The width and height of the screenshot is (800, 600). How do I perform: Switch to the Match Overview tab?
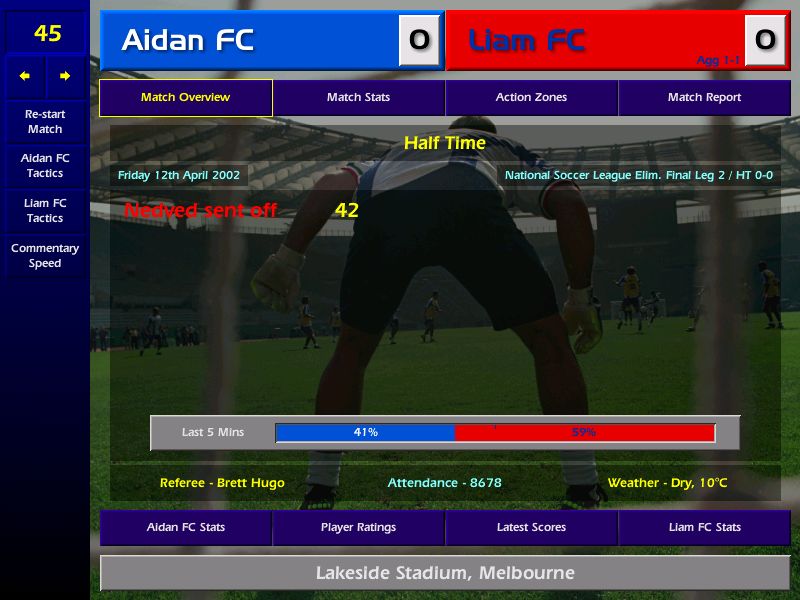tap(185, 97)
